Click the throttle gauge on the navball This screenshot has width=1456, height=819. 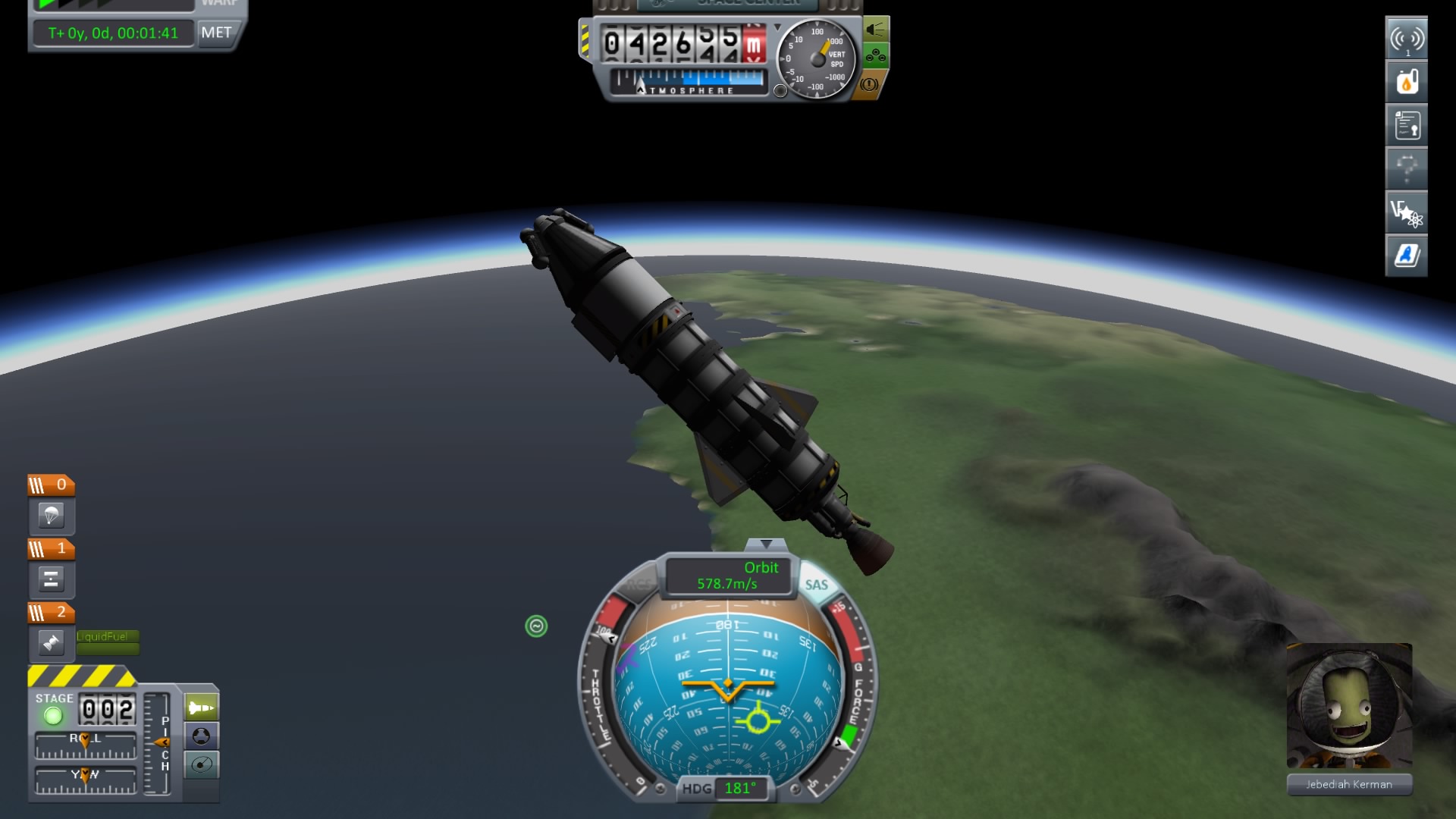click(x=599, y=705)
